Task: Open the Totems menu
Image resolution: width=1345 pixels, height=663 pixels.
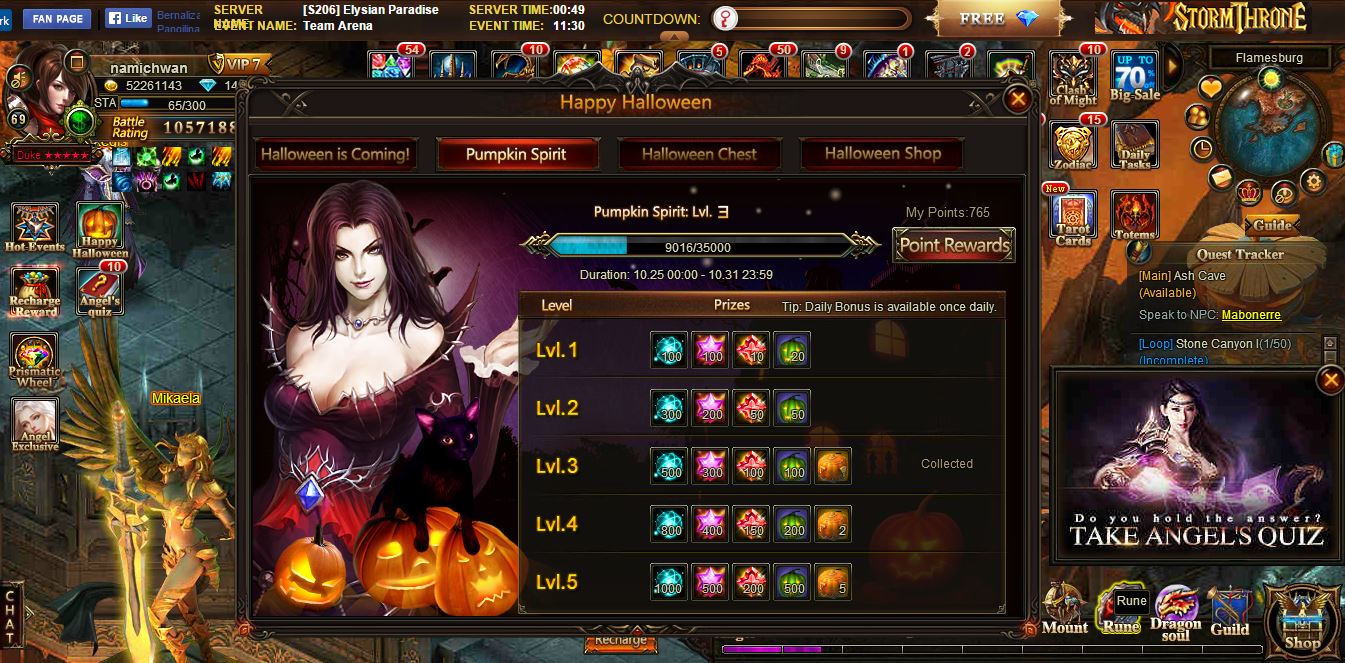Action: tap(1135, 215)
